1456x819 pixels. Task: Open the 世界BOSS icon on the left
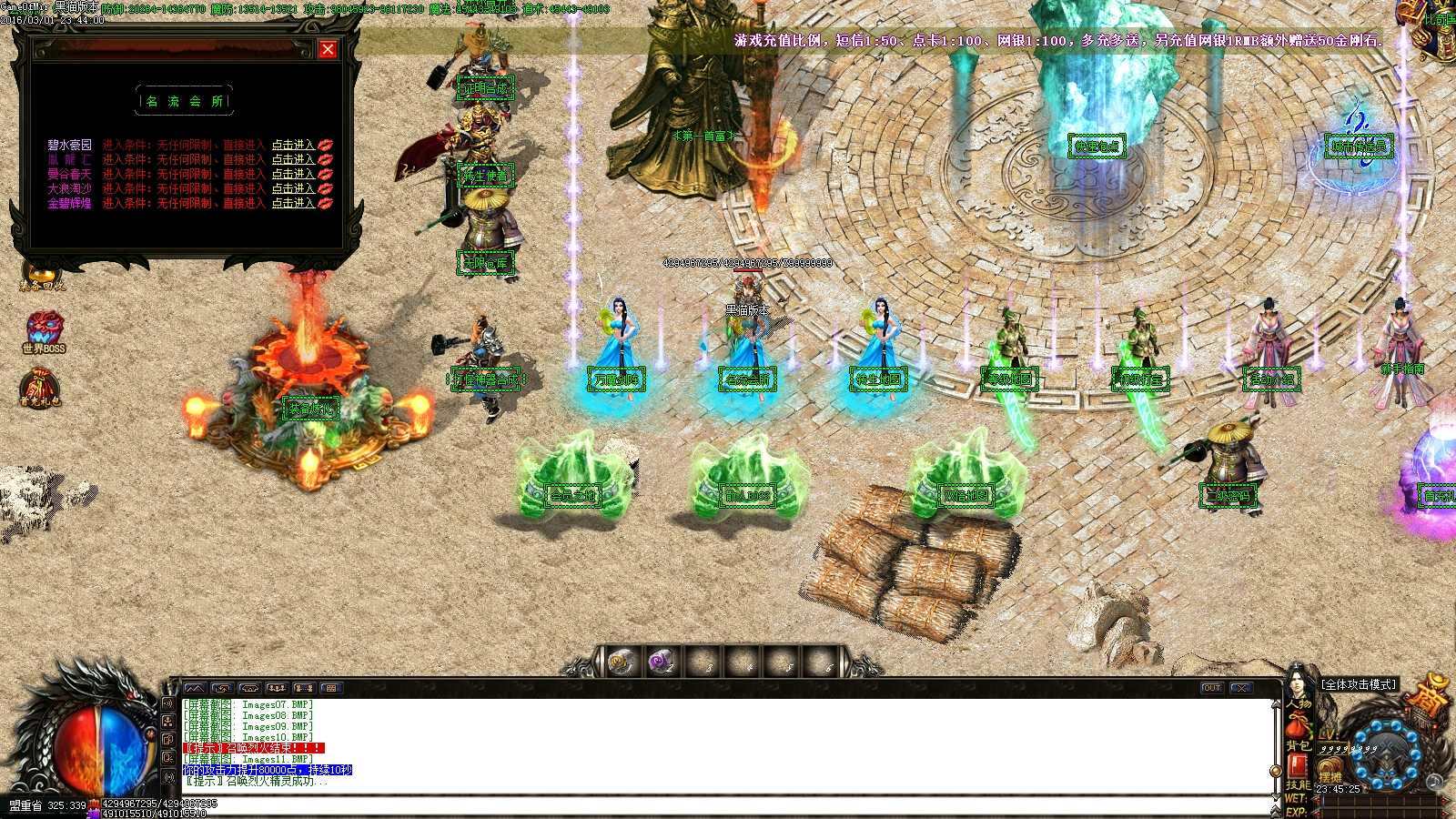[46, 328]
